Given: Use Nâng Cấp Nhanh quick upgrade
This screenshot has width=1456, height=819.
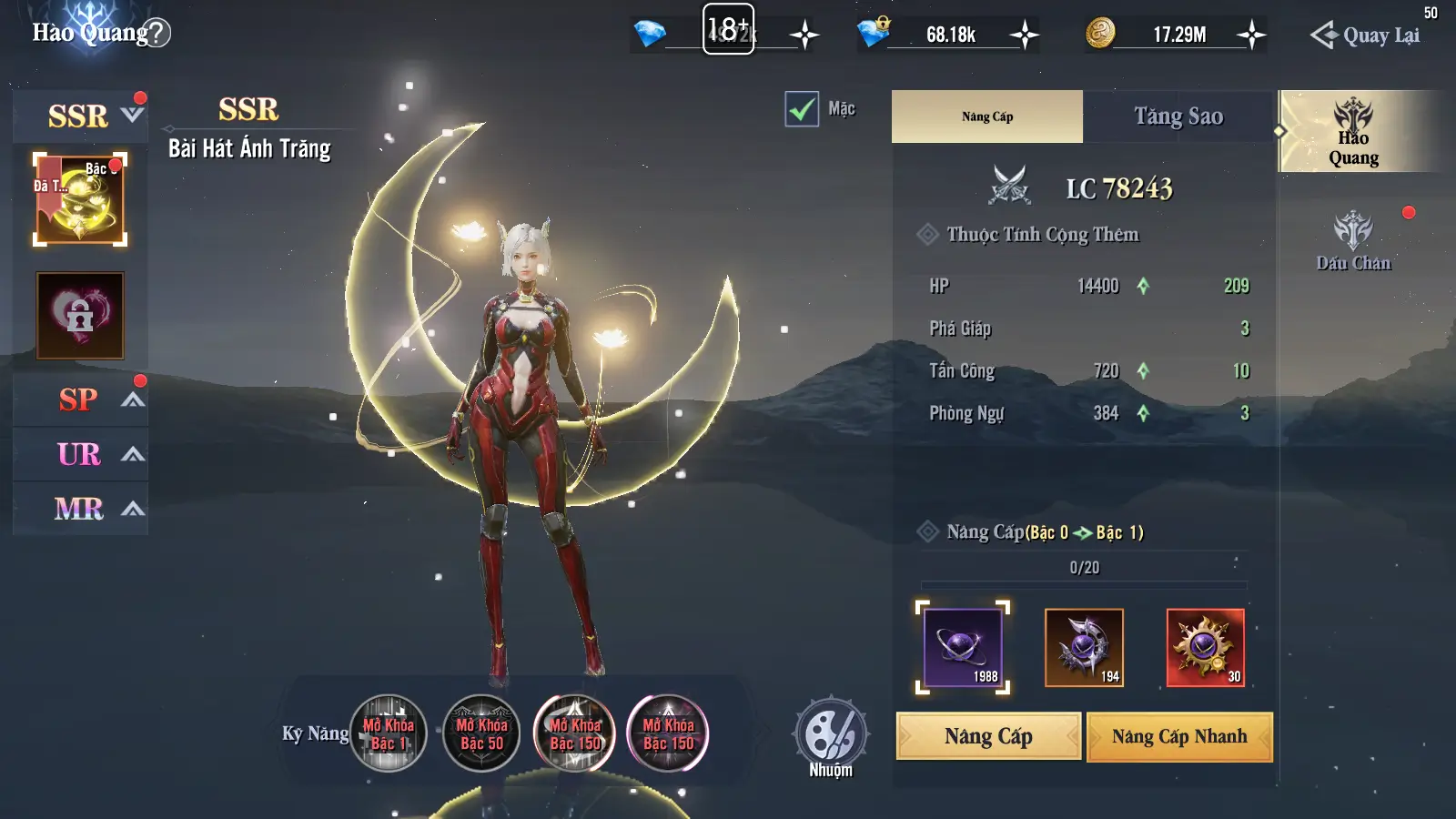Looking at the screenshot, I should [x=1179, y=736].
